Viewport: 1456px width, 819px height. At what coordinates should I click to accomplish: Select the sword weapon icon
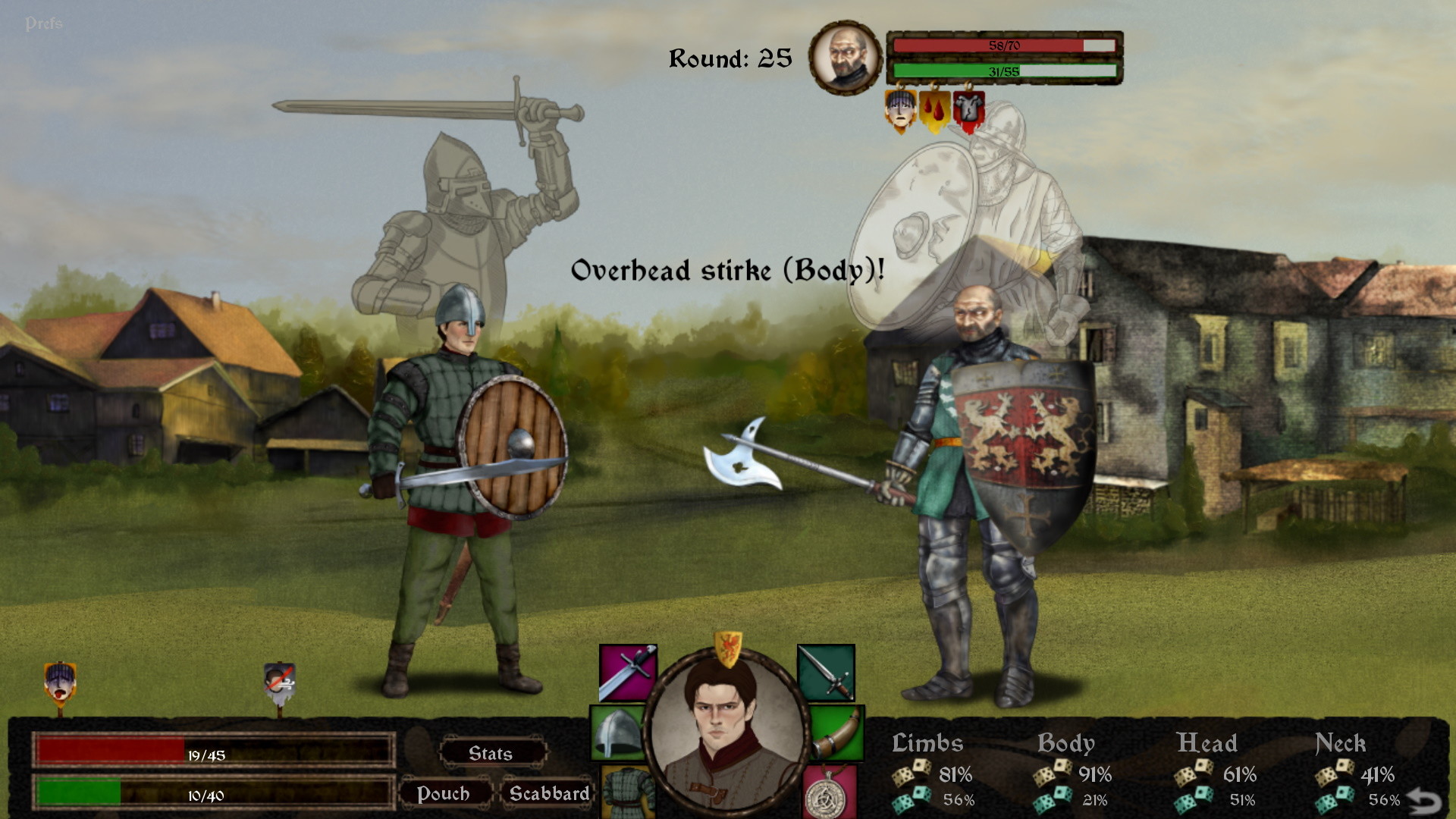(x=628, y=672)
